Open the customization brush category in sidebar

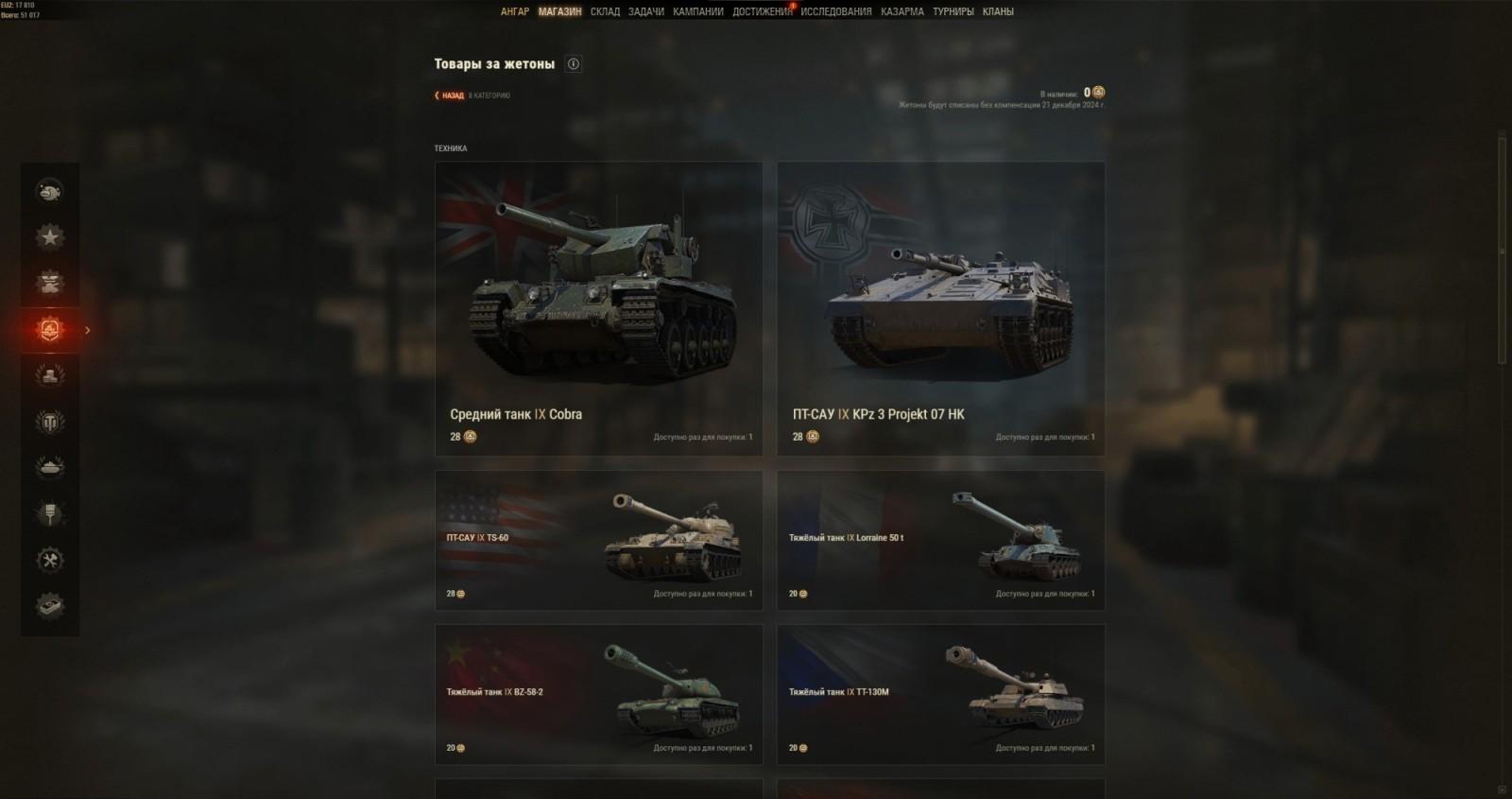(51, 512)
